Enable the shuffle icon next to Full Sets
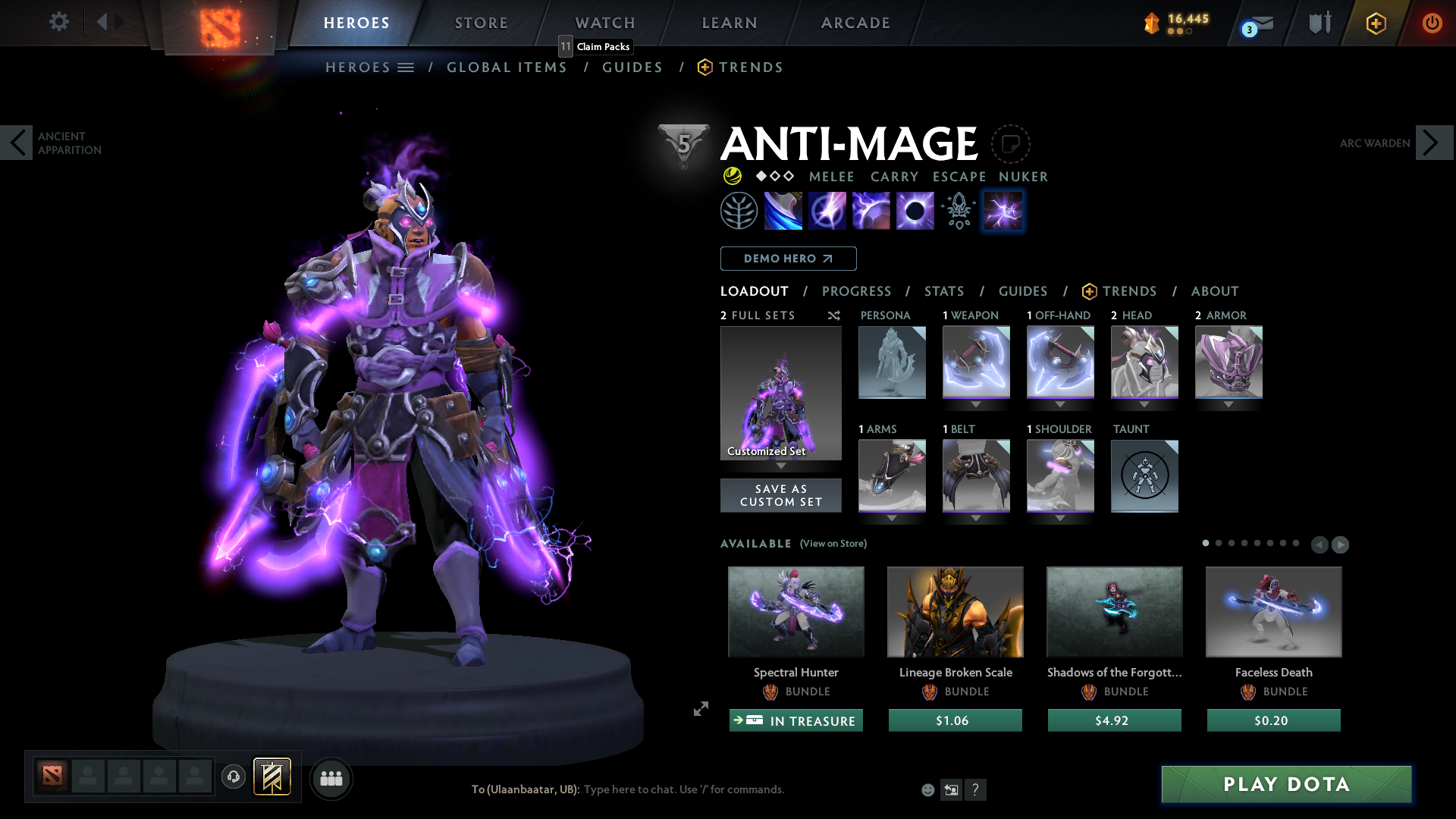The height and width of the screenshot is (819, 1456). pyautogui.click(x=833, y=315)
